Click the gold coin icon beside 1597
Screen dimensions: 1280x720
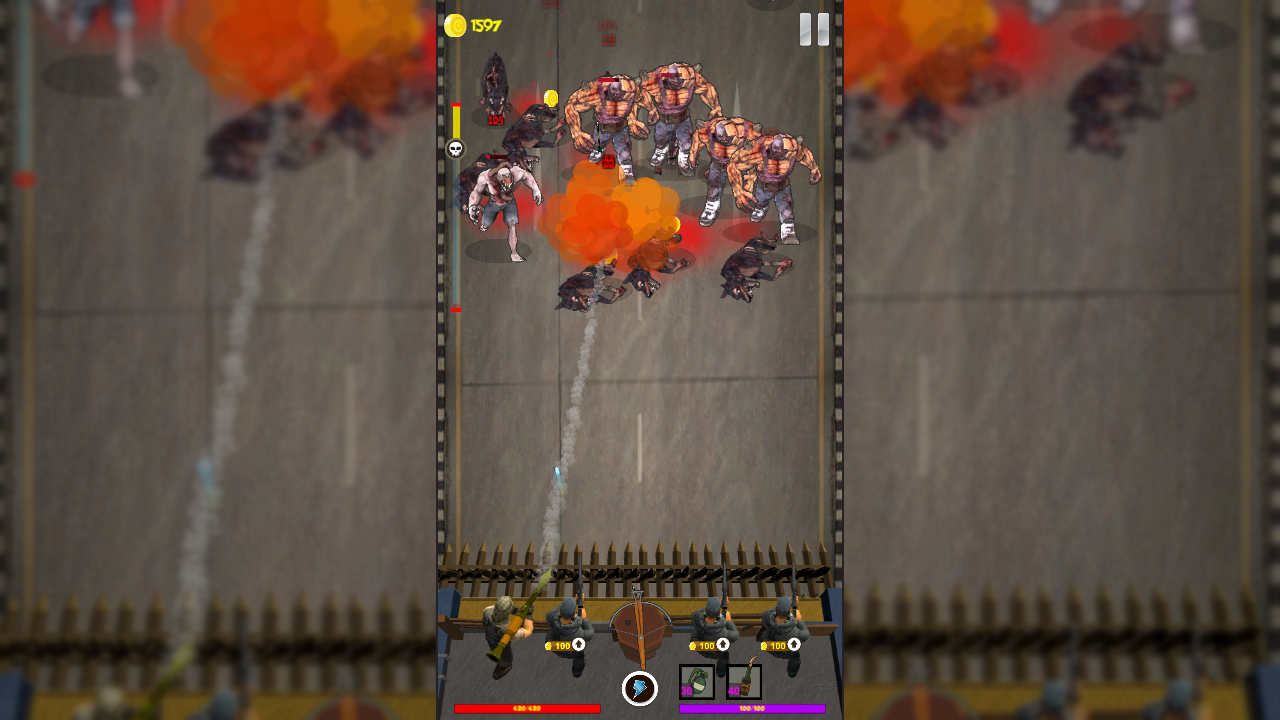click(x=456, y=24)
